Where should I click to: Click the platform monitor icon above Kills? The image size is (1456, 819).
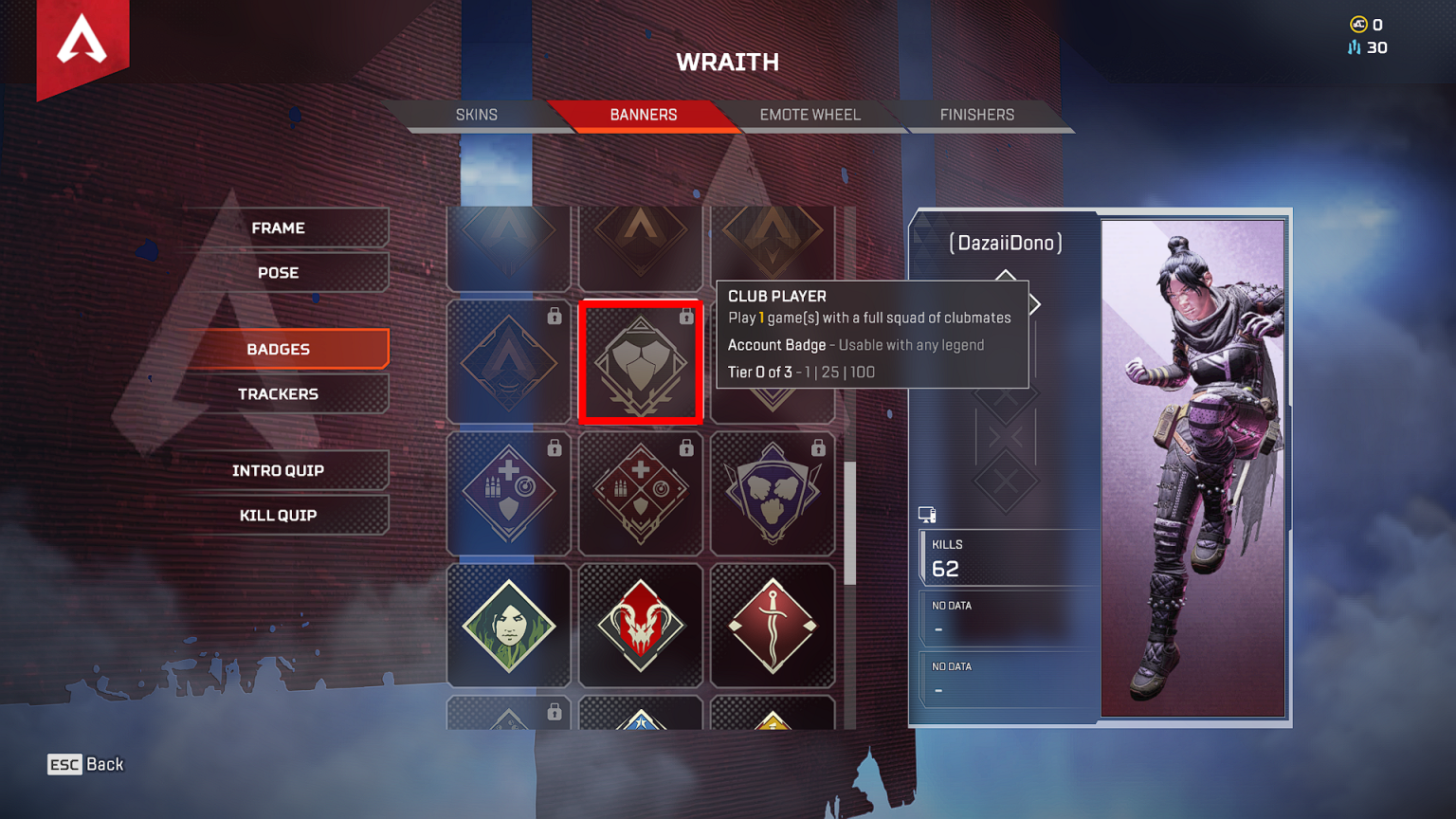click(x=927, y=514)
